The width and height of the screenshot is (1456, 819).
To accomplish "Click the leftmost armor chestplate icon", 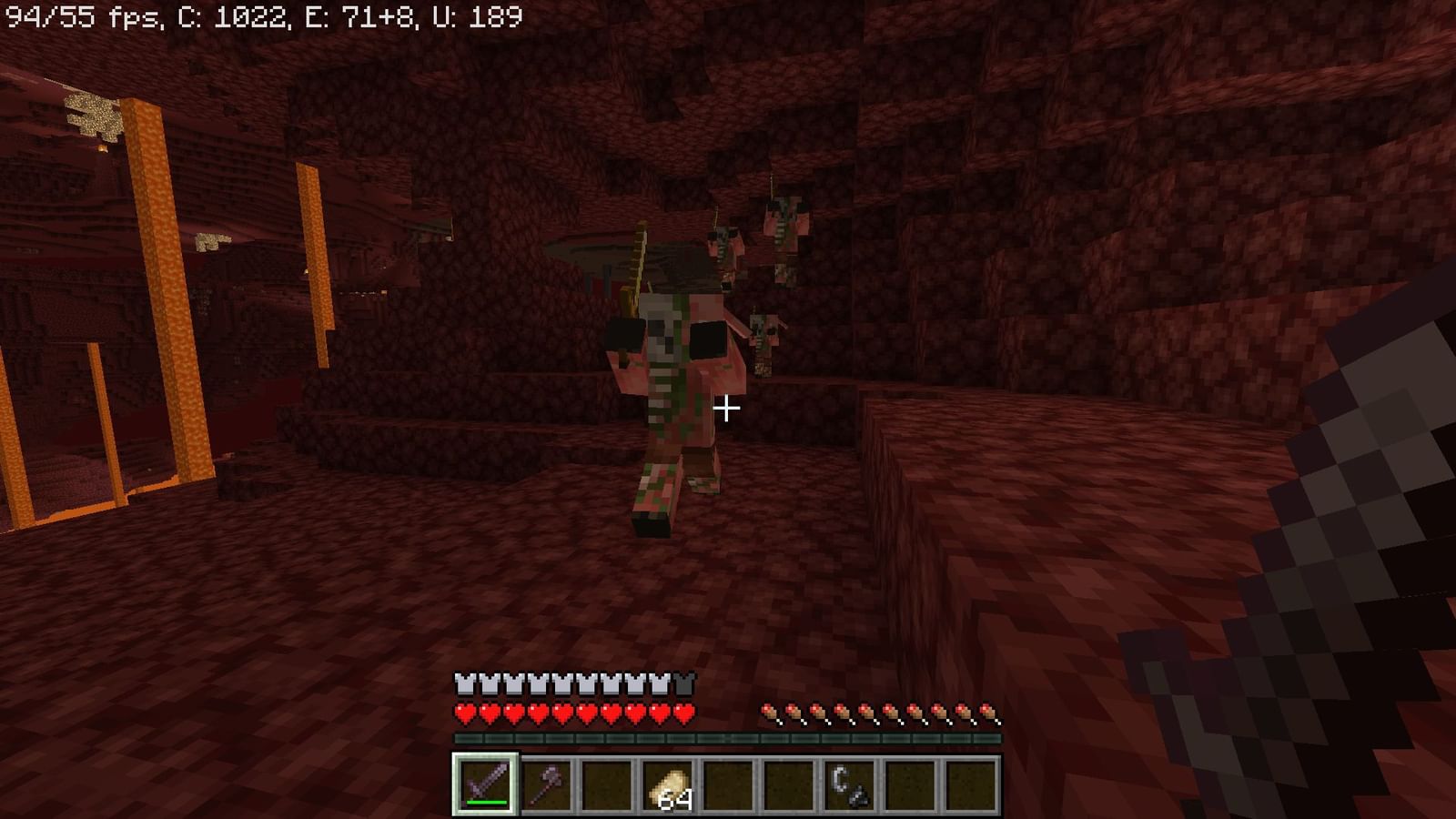I will 465,682.
